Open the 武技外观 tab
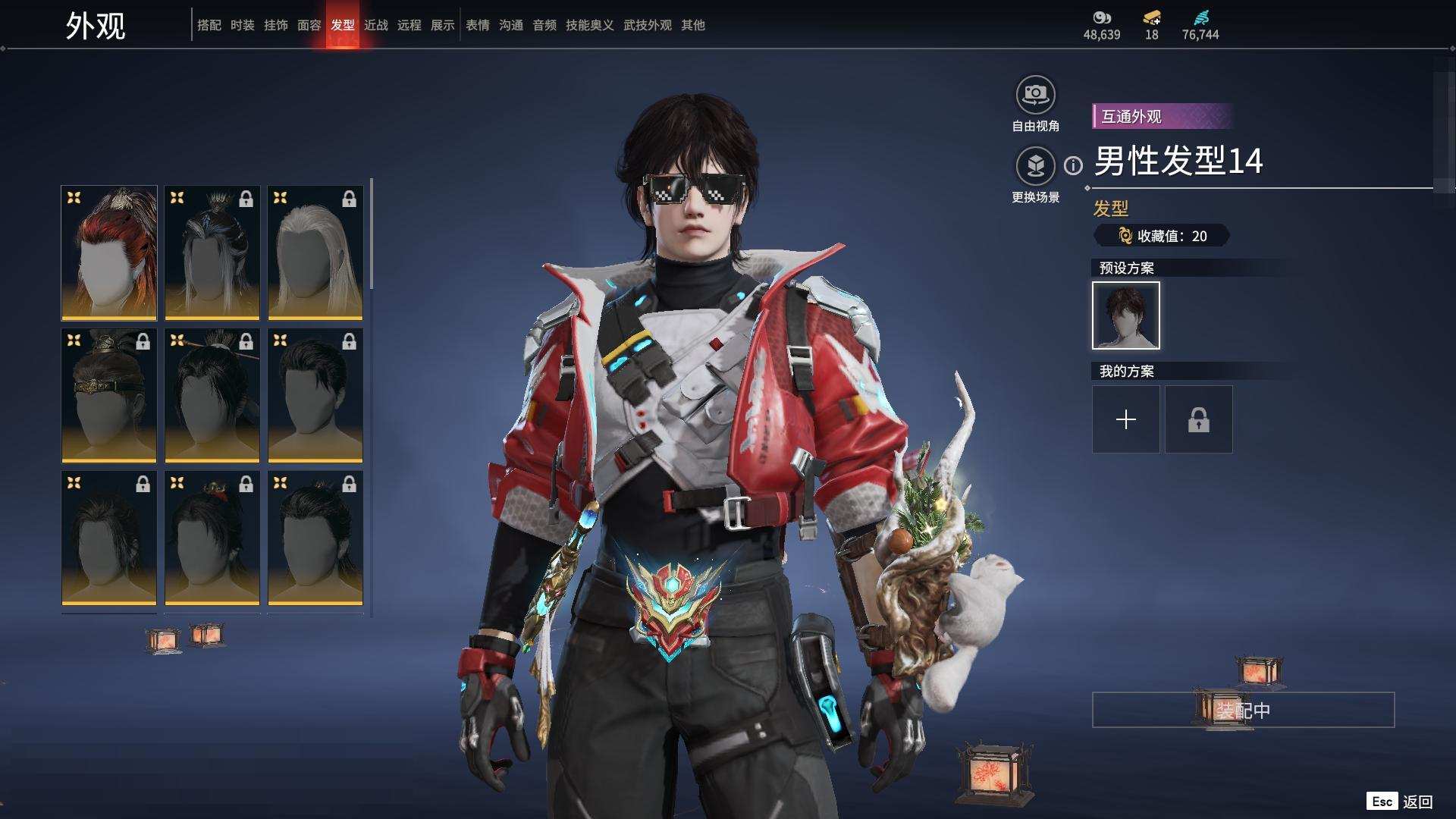The image size is (1456, 819). point(647,25)
